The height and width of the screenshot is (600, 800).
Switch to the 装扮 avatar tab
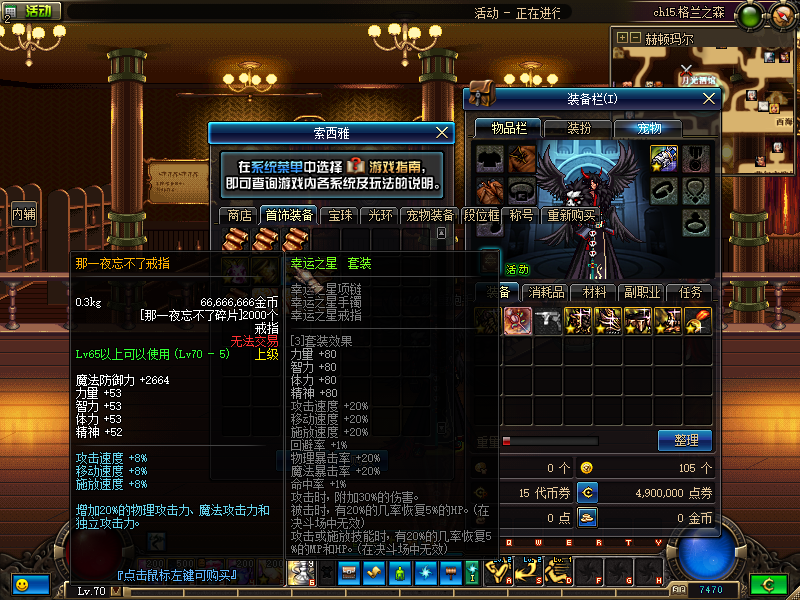tap(579, 128)
